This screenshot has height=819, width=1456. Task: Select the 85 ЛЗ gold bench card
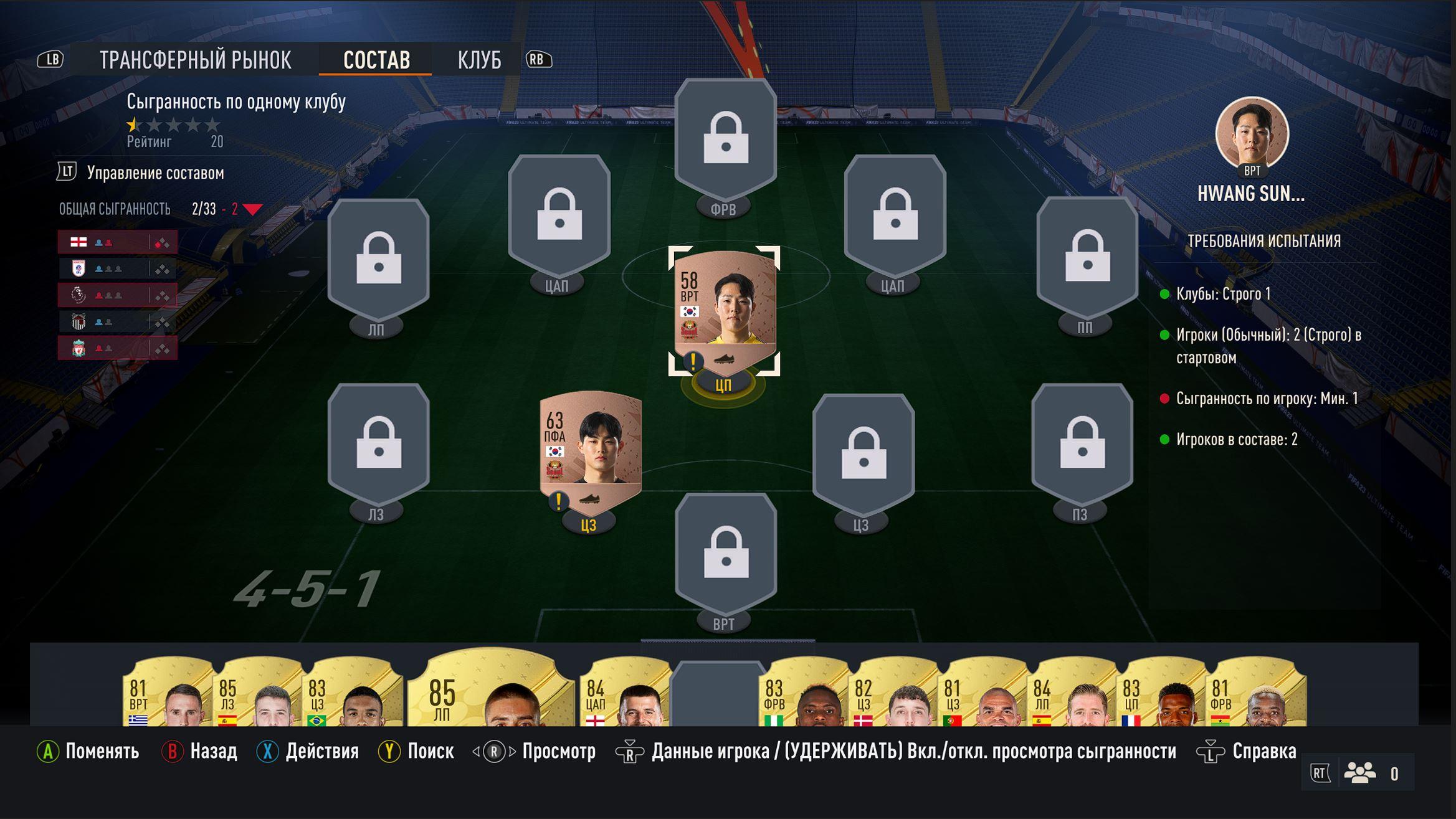click(x=255, y=694)
